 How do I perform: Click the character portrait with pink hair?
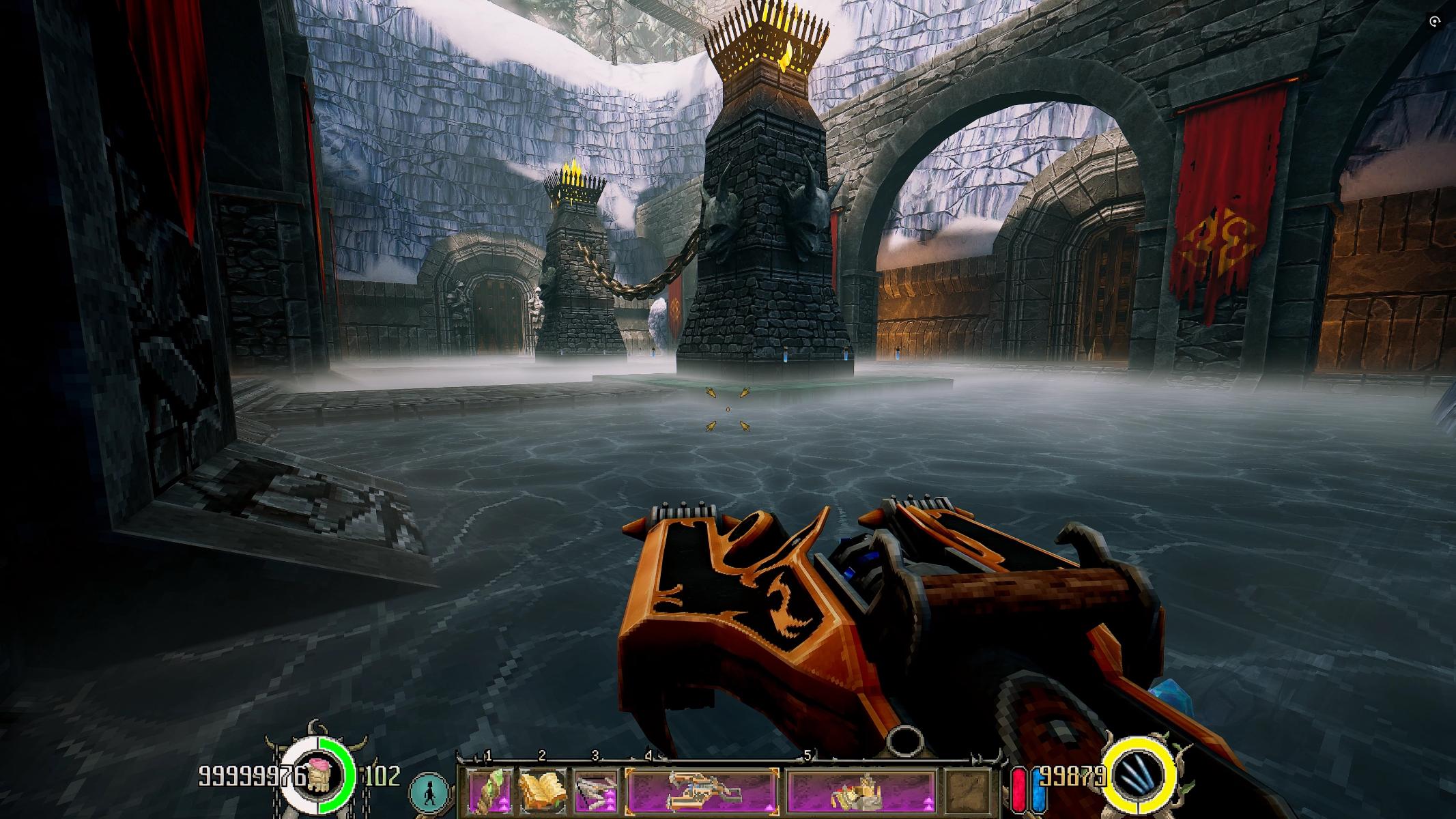click(x=318, y=776)
